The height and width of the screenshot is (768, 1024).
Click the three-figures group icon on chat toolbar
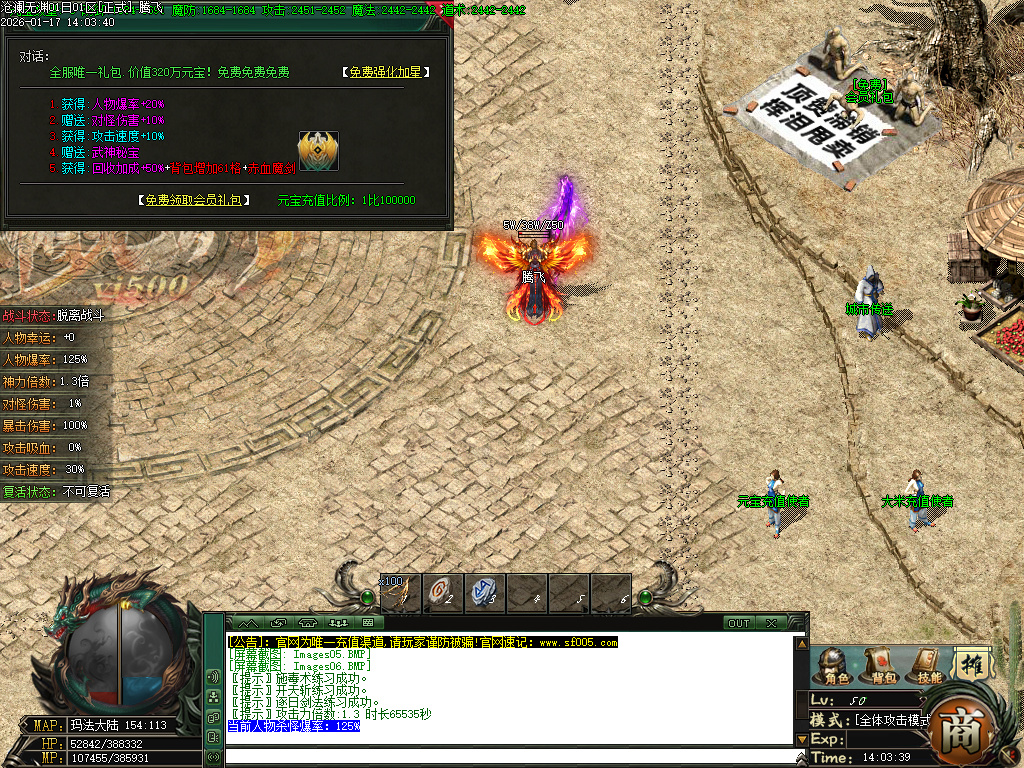click(x=337, y=623)
